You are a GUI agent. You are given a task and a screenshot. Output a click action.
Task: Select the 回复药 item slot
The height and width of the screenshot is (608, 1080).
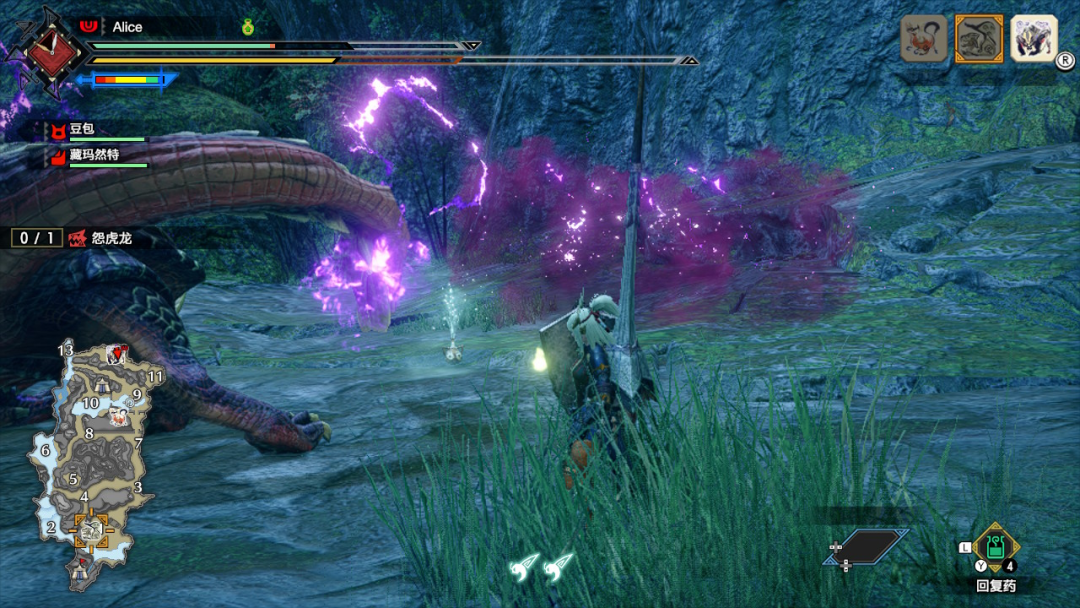[995, 548]
